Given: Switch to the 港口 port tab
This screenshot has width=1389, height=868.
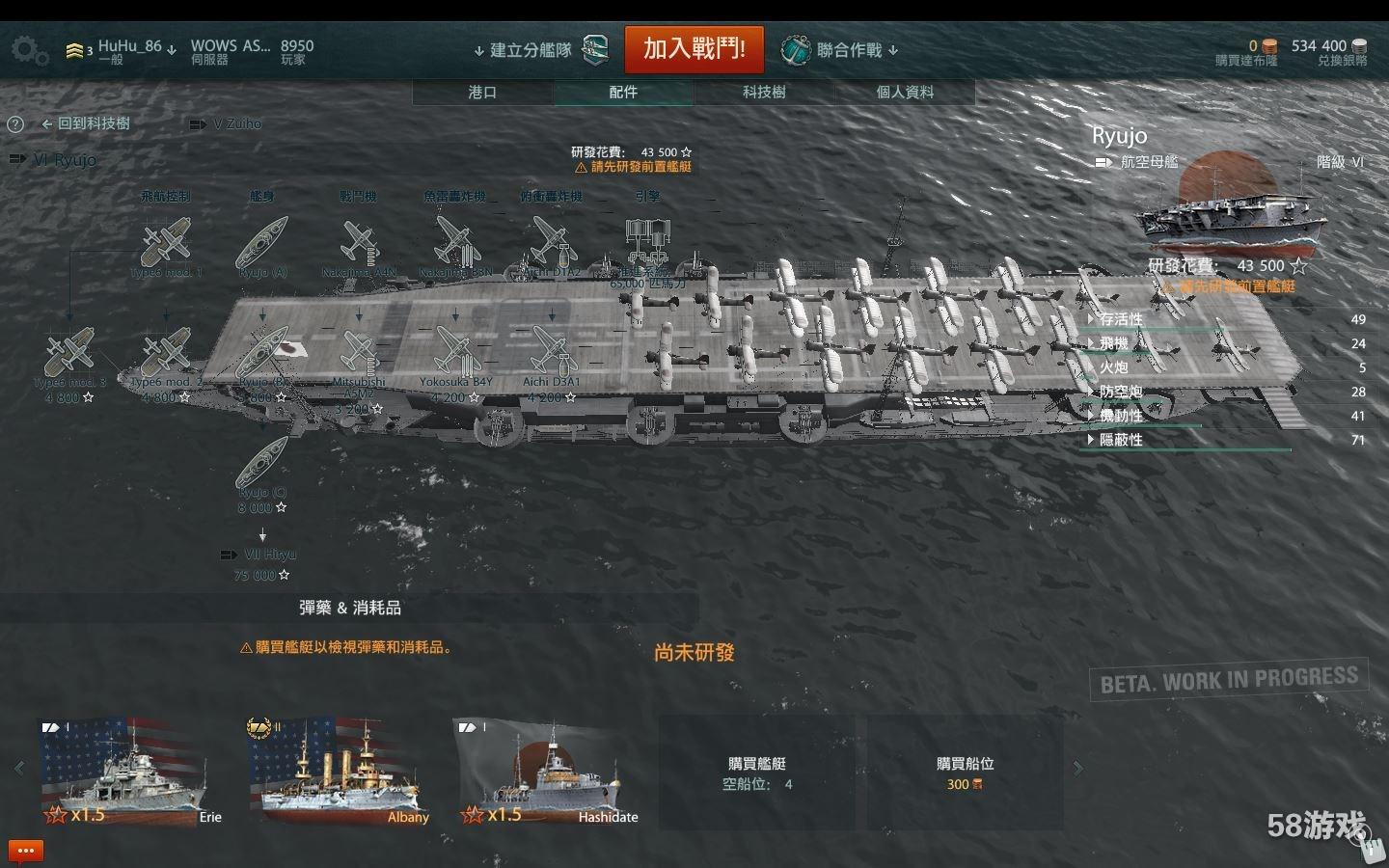Looking at the screenshot, I should pyautogui.click(x=482, y=92).
